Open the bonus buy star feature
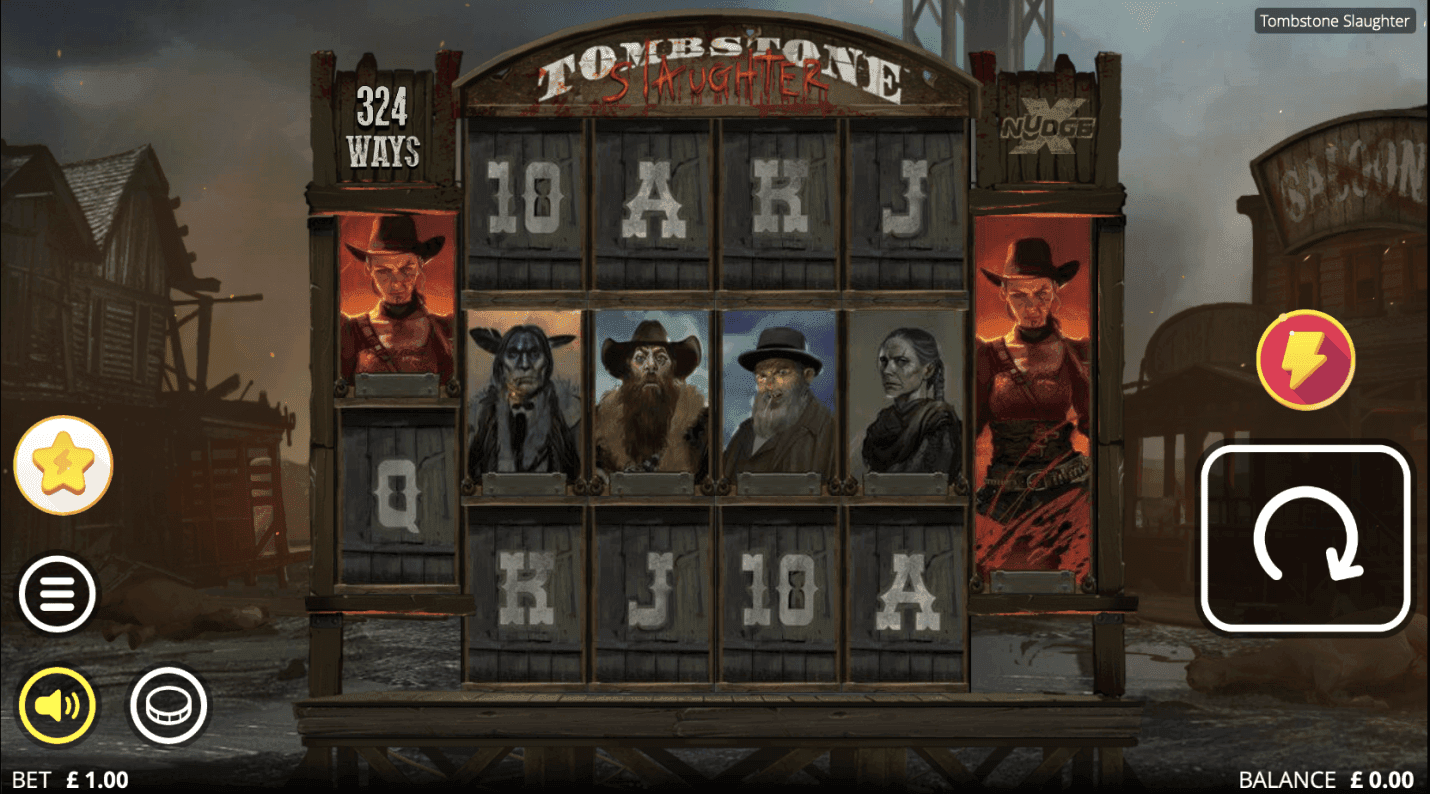The height and width of the screenshot is (794, 1430). click(x=62, y=464)
